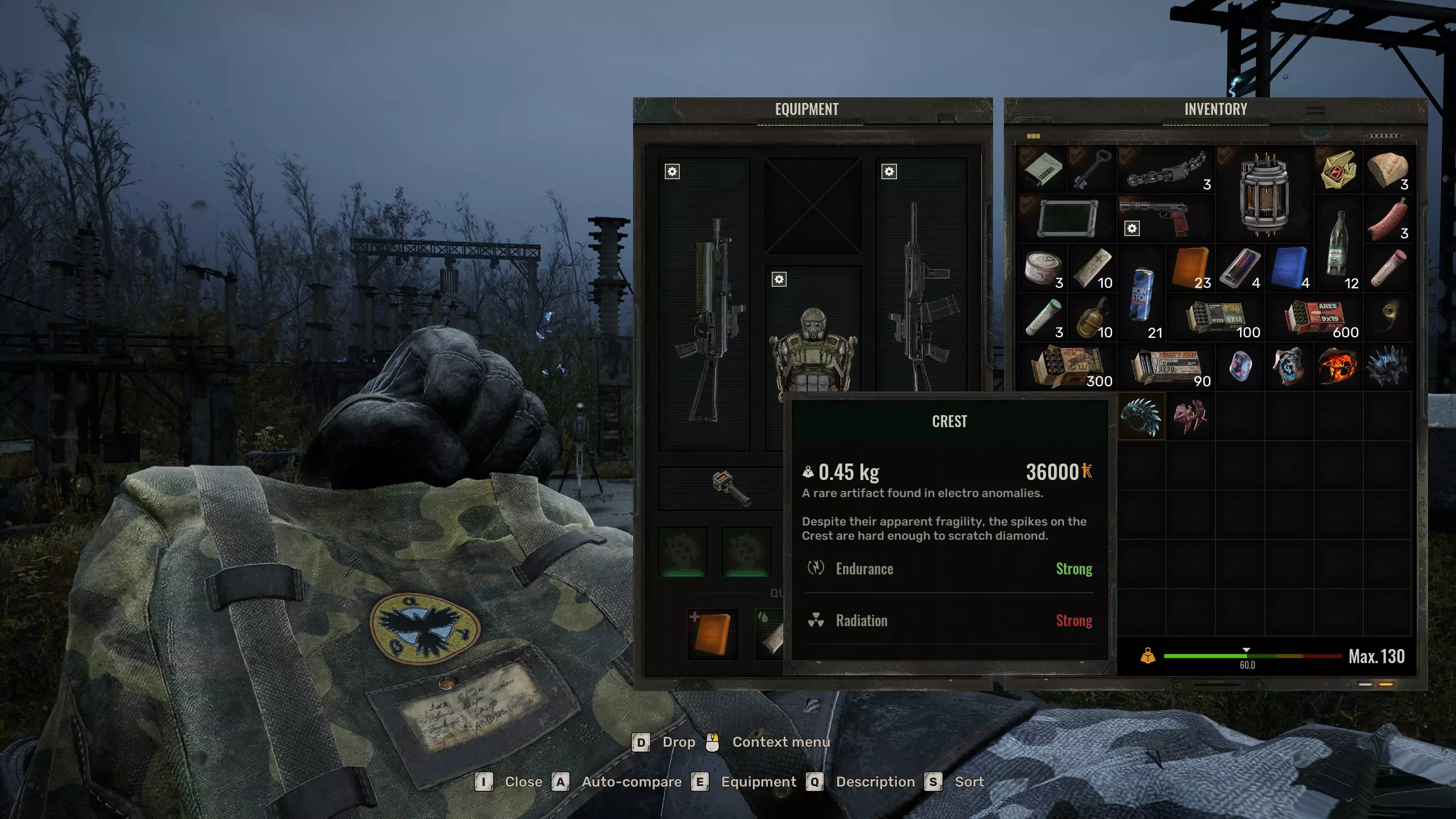Select the hand grenade stack
The width and height of the screenshot is (1456, 819).
pyautogui.click(x=1091, y=317)
